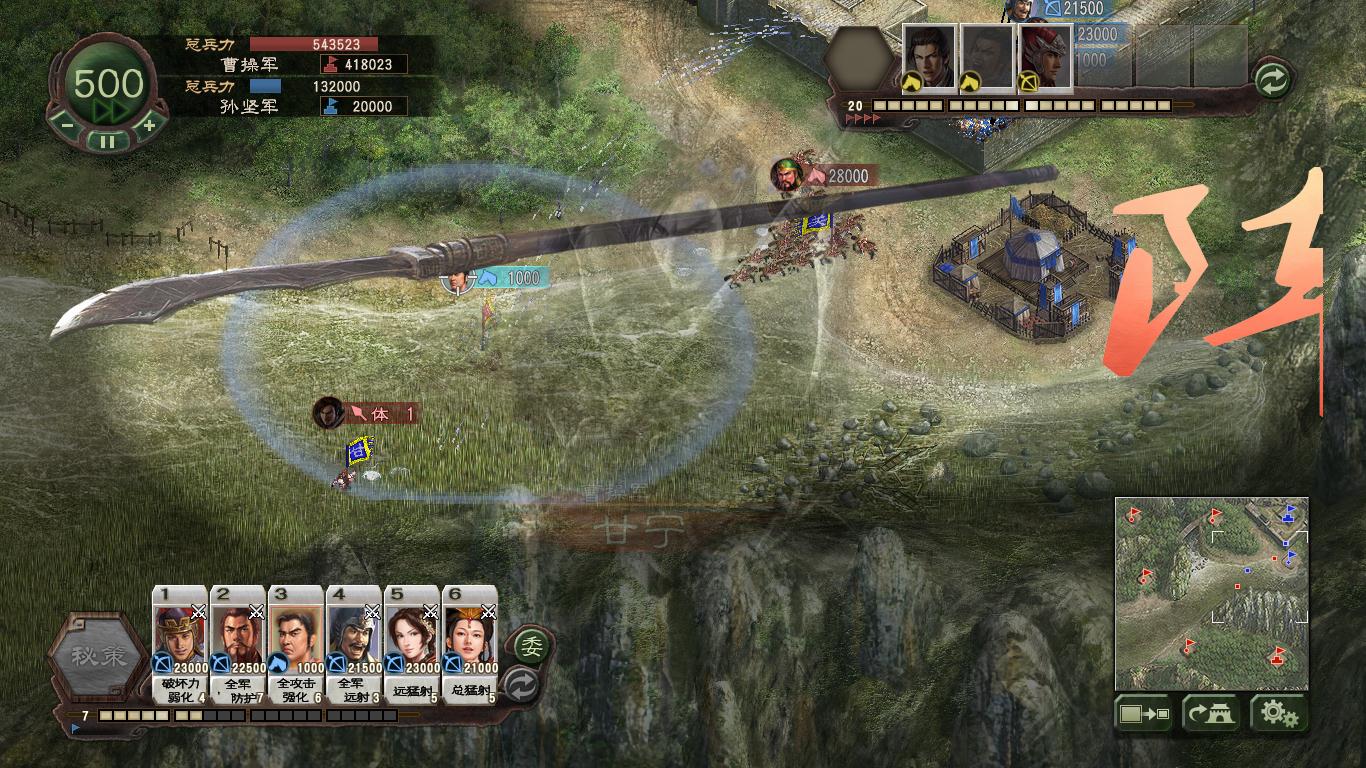The width and height of the screenshot is (1366, 768).
Task: Select the enemy officer portrait with red helmet
Action: (1045, 57)
